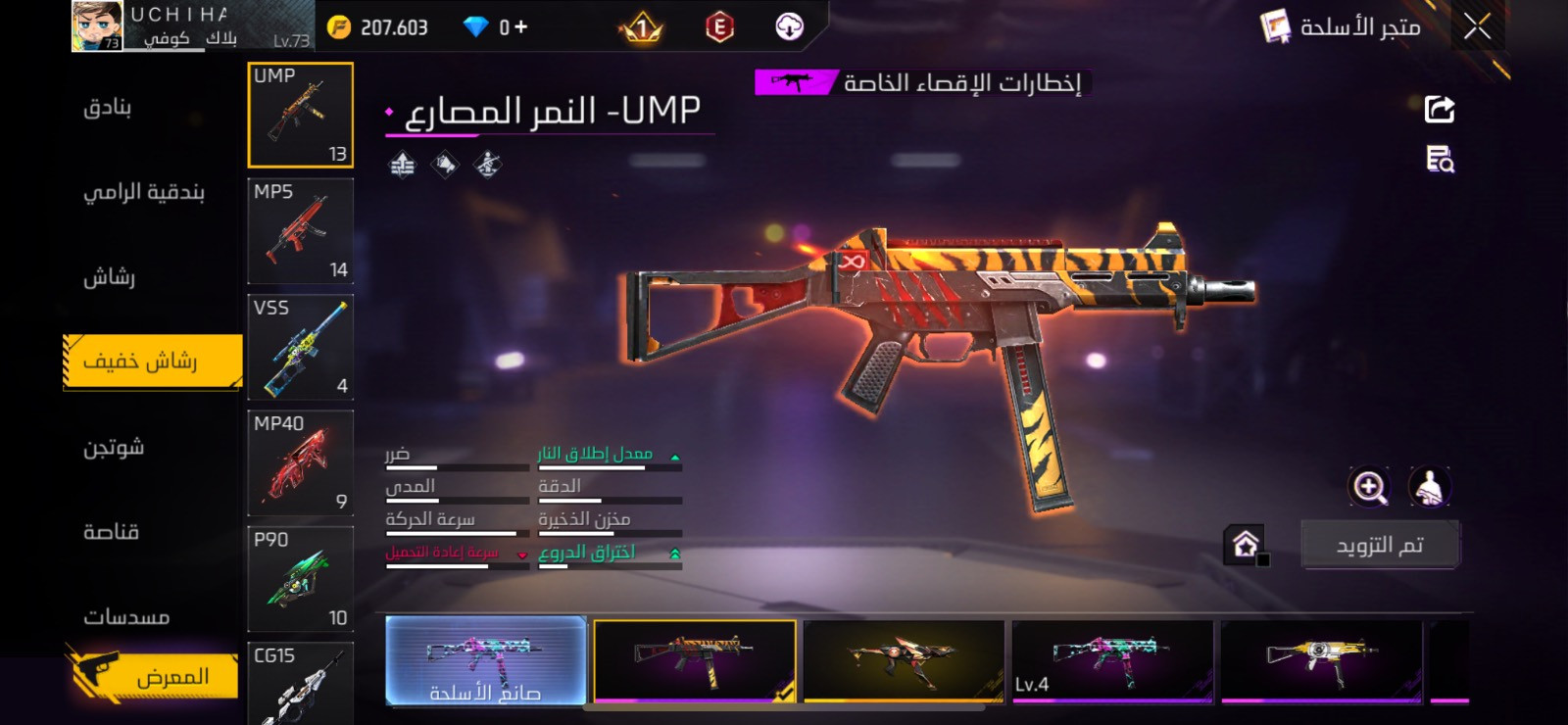The width and height of the screenshot is (1568, 725).
Task: Open the weapon share icon
Action: click(x=1438, y=108)
